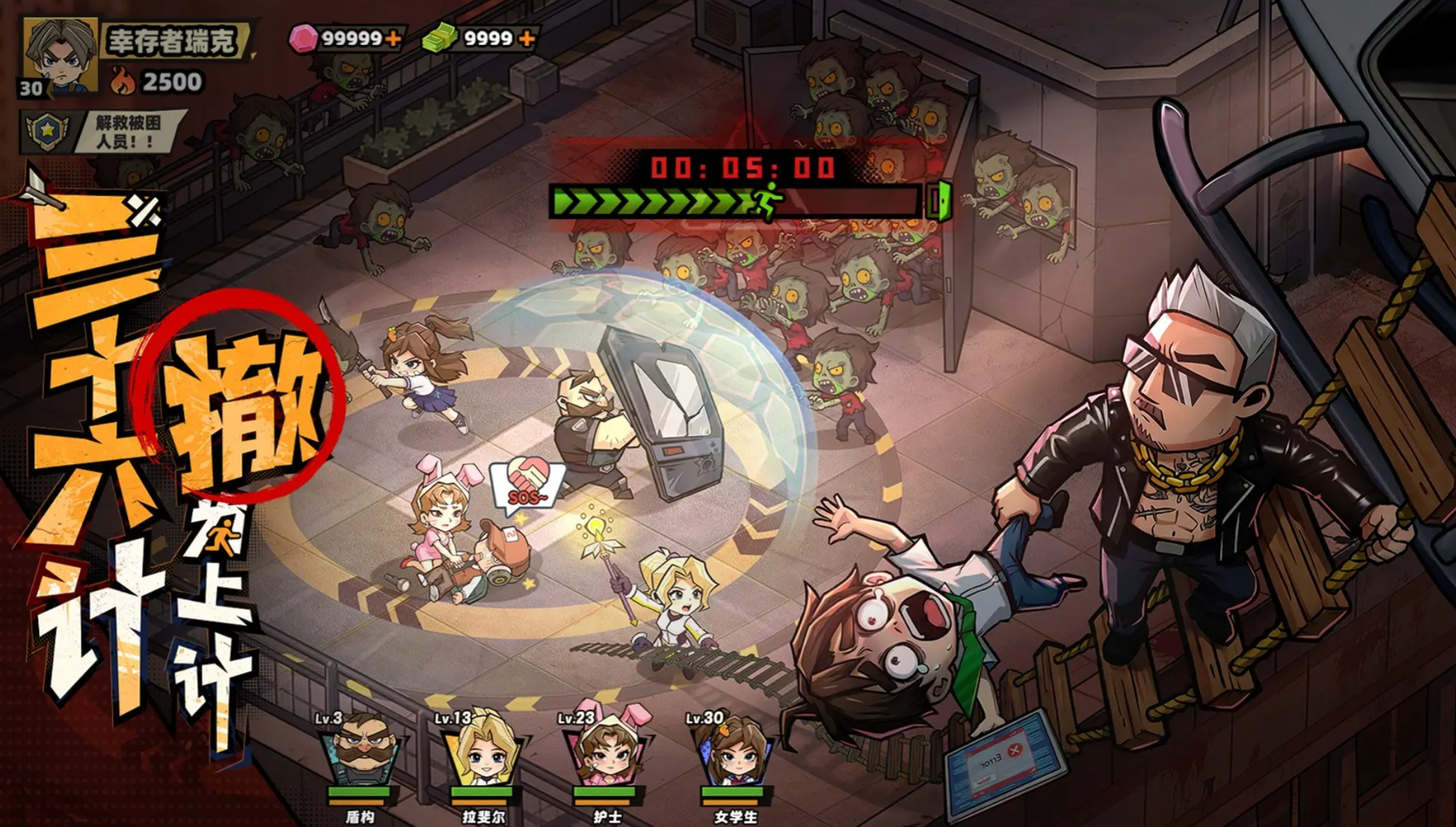This screenshot has height=827, width=1456.
Task: Tap the SOS handshake speech bubble
Action: [x=527, y=485]
